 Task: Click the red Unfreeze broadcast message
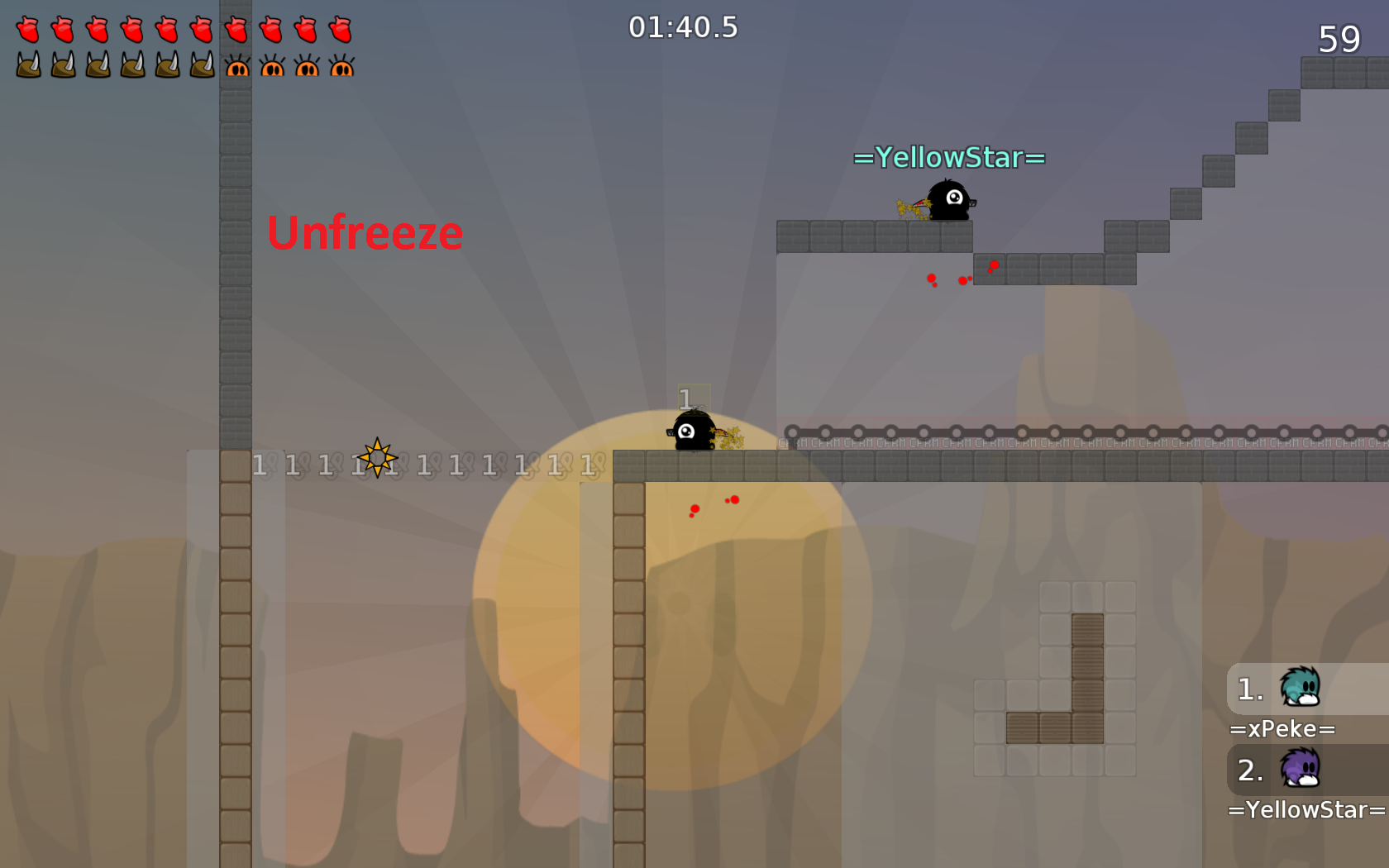point(365,233)
